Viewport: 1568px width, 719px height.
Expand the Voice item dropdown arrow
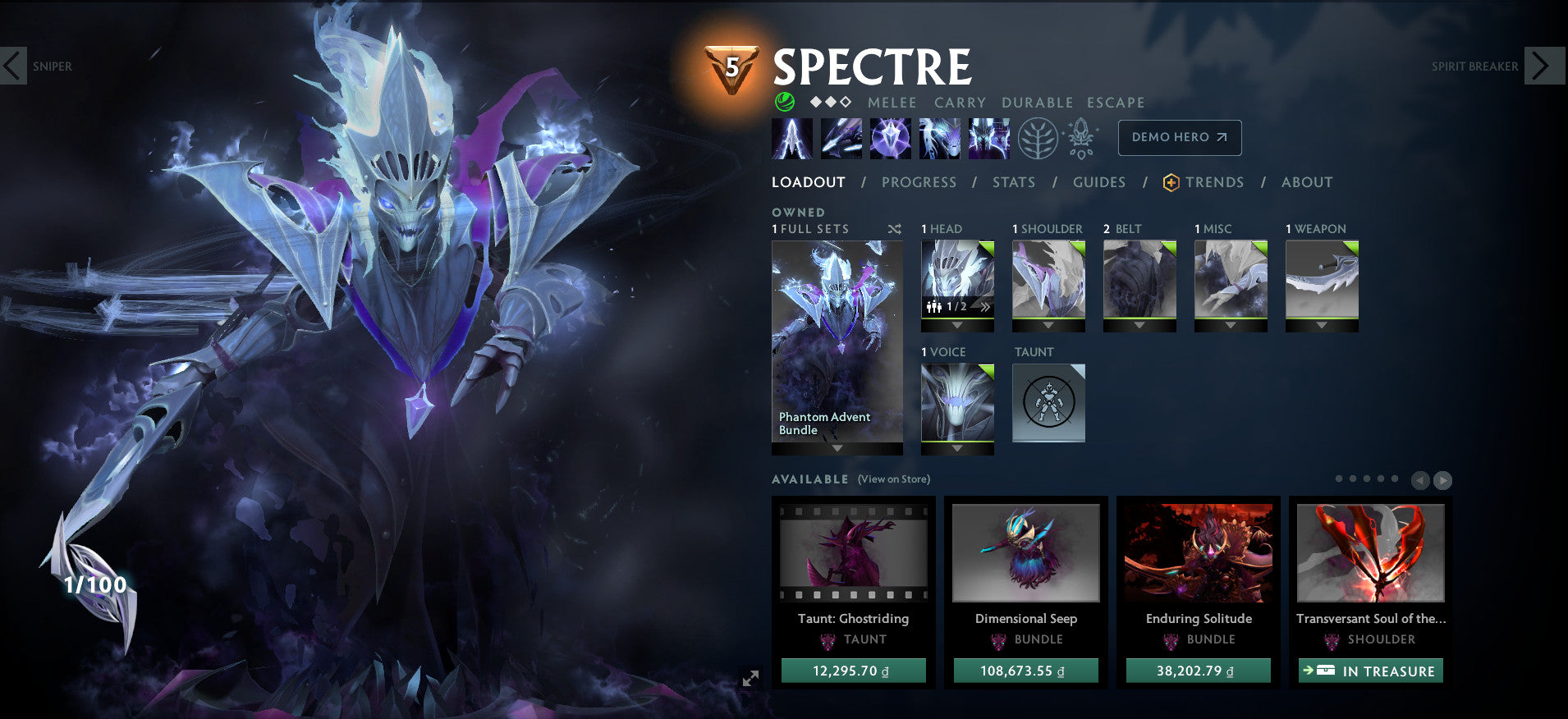[957, 449]
